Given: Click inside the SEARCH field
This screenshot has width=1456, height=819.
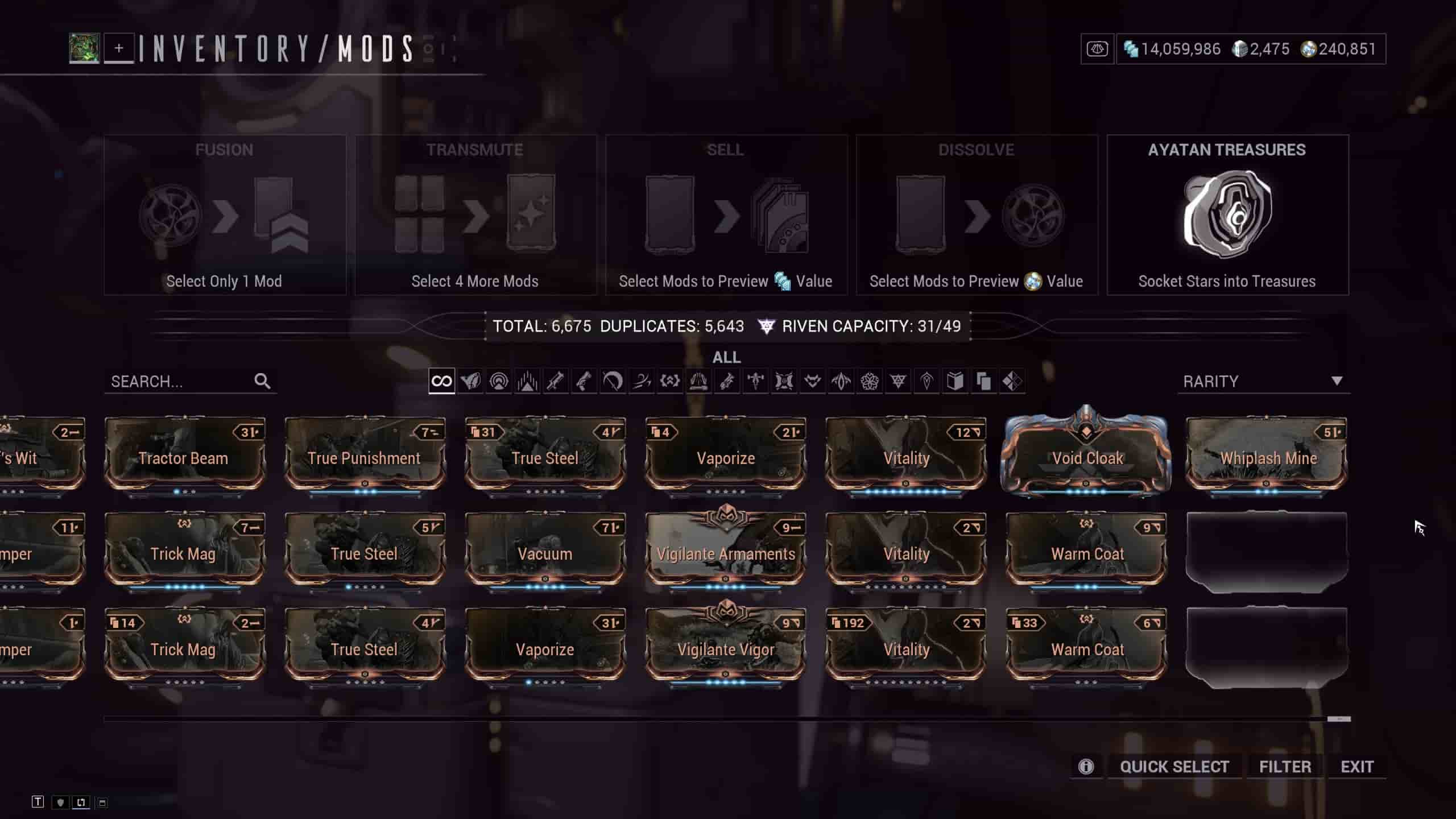Looking at the screenshot, I should (x=182, y=381).
